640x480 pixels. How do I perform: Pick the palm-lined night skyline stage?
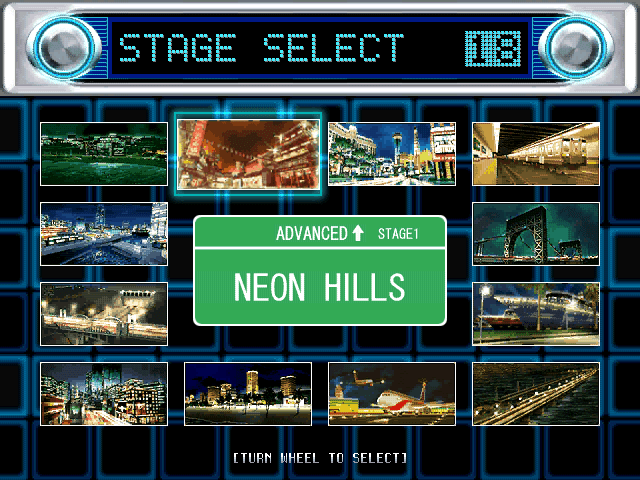point(248,394)
